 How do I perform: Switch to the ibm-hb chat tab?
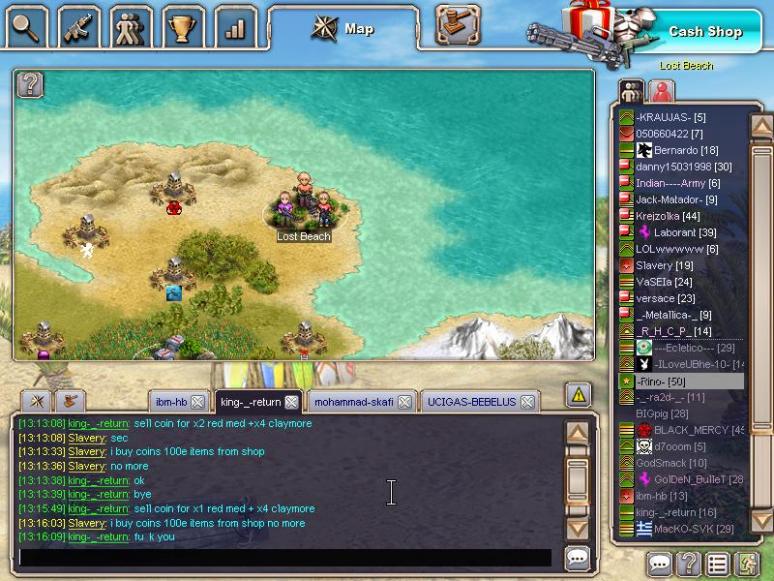tap(171, 402)
